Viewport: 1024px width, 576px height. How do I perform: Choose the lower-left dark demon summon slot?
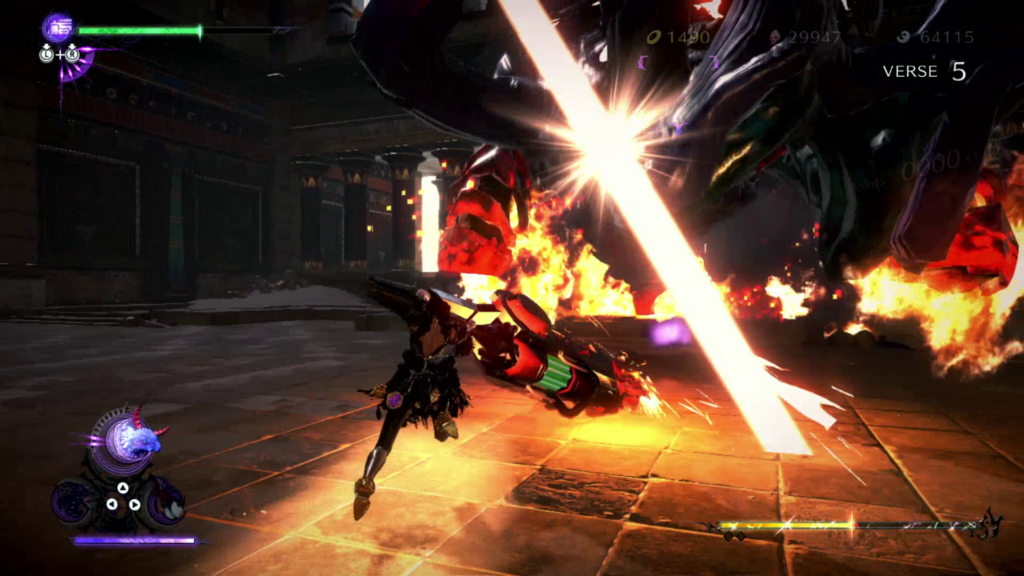tap(76, 501)
